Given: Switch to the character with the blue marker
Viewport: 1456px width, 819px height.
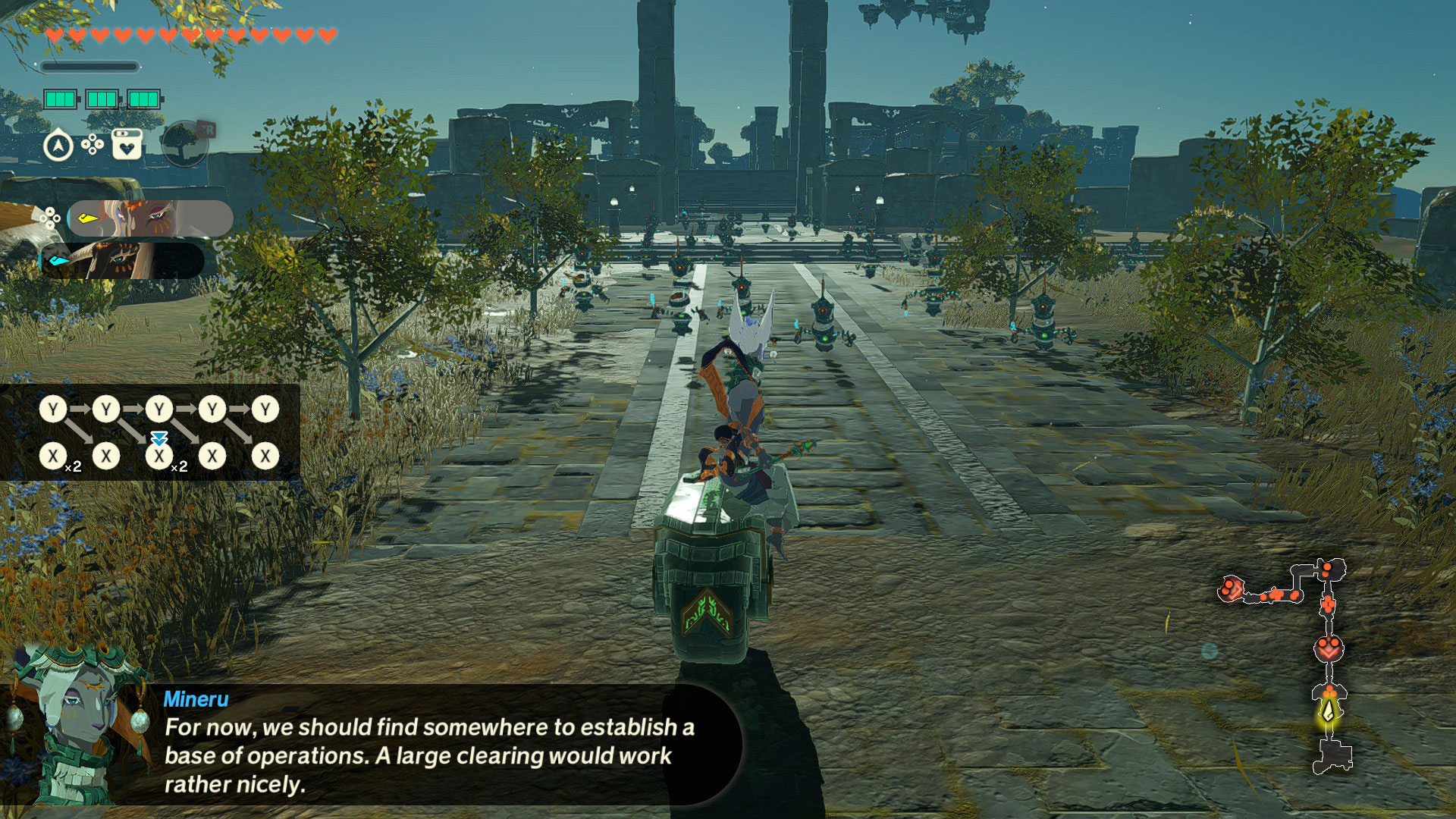Looking at the screenshot, I should (123, 260).
